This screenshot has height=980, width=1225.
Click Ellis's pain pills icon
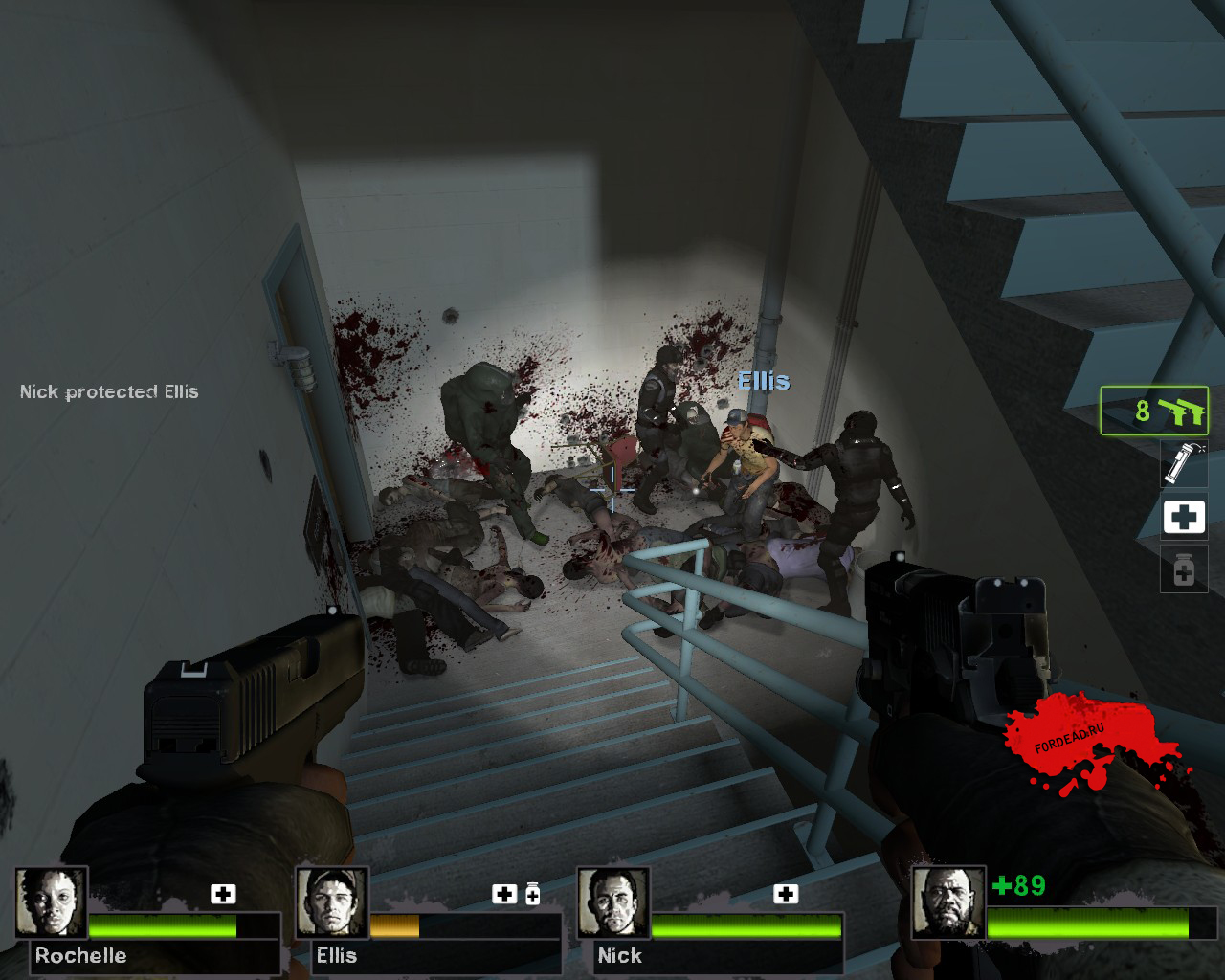click(533, 894)
